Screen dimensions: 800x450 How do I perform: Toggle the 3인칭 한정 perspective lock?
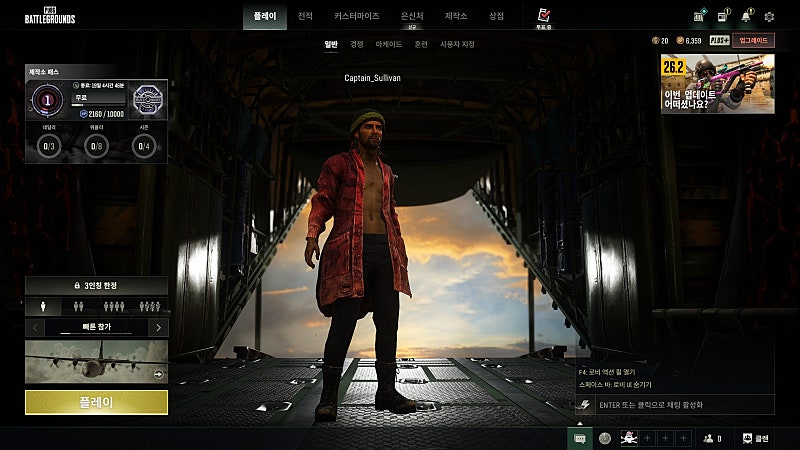coord(96,286)
